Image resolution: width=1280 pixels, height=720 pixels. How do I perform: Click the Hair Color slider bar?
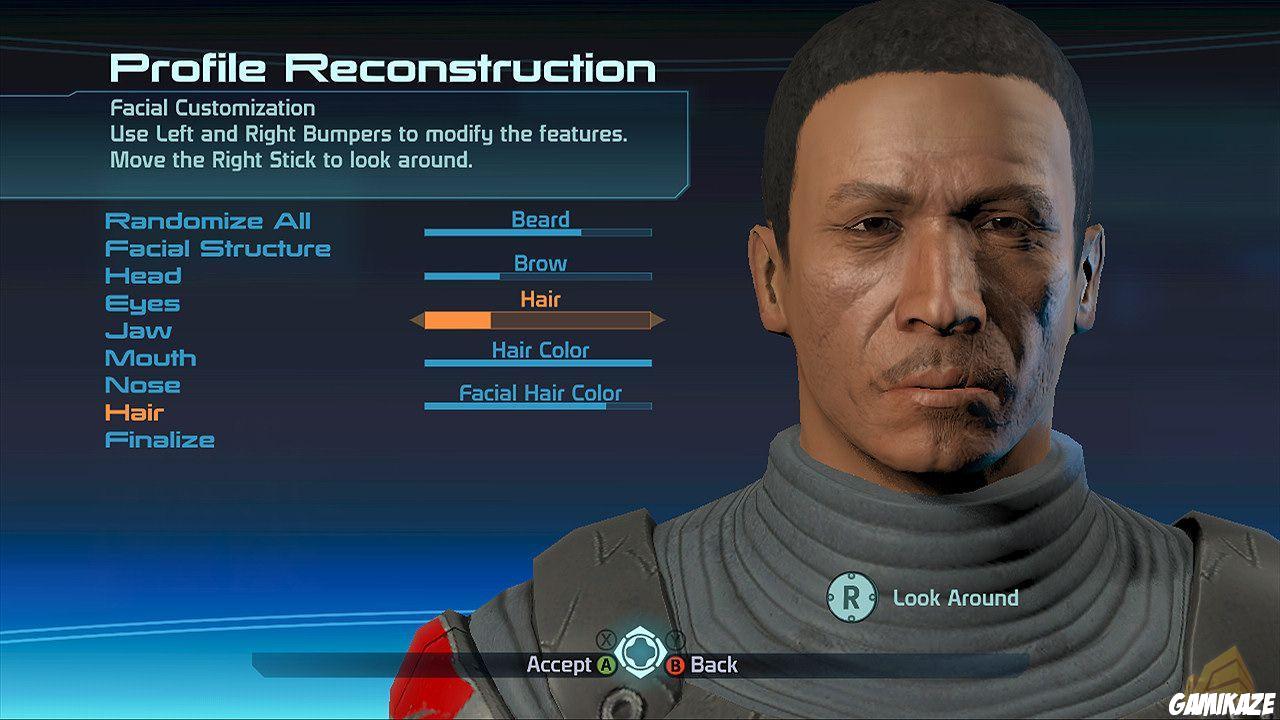click(x=538, y=362)
